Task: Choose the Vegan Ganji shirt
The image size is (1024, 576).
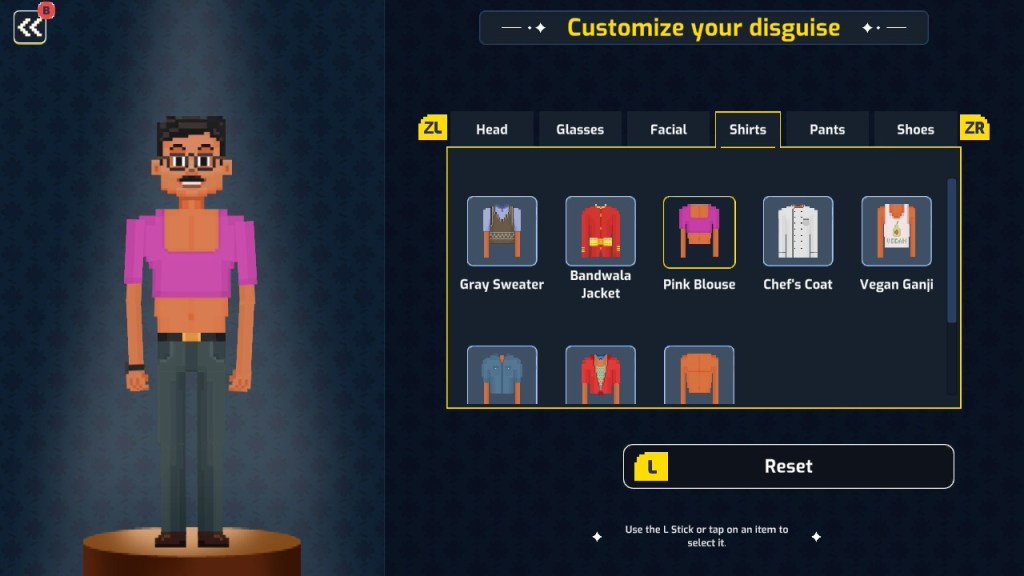Action: [896, 232]
